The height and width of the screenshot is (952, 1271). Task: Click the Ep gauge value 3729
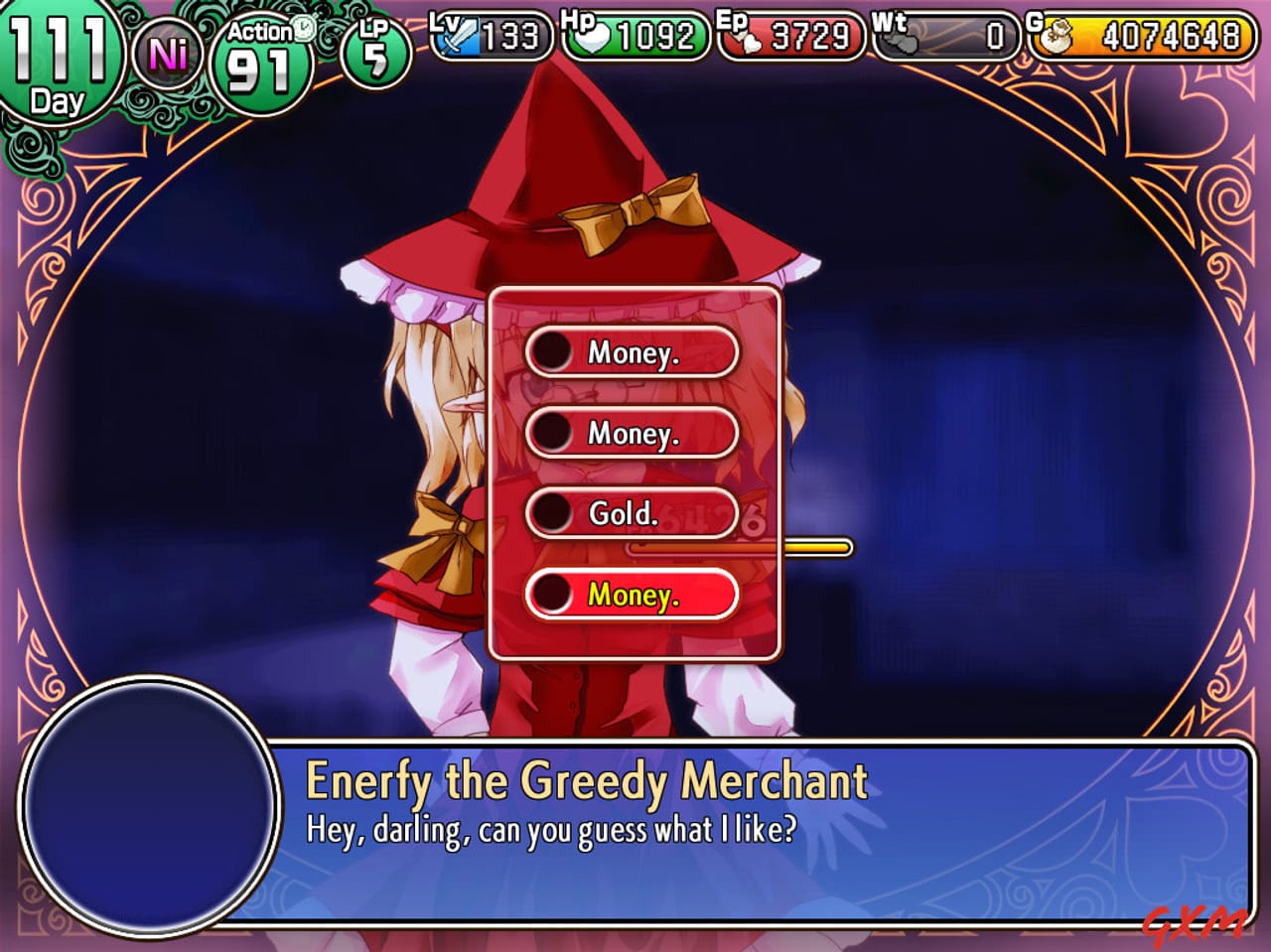point(809,38)
